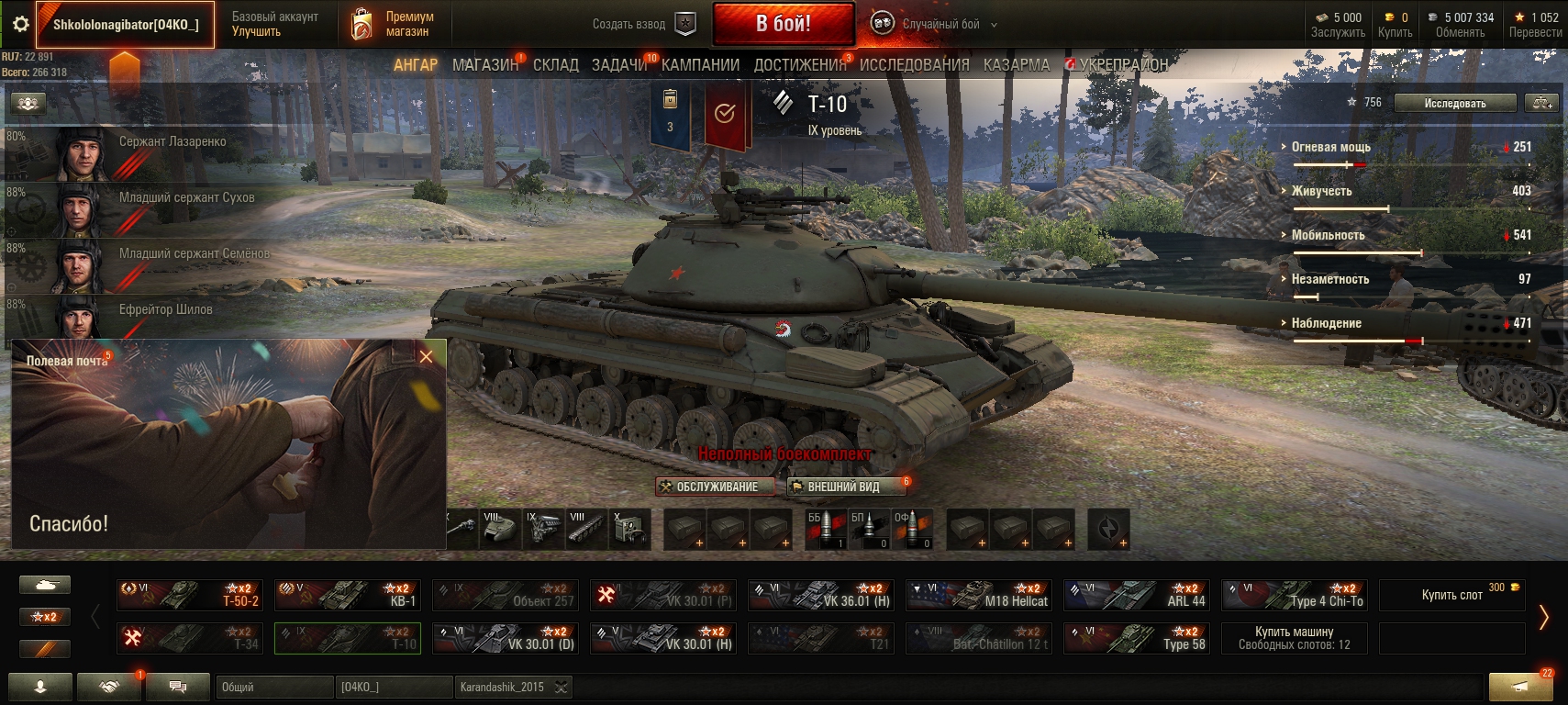The height and width of the screenshot is (705, 1568).
Task: Click the Исследовать button
Action: click(x=1454, y=104)
